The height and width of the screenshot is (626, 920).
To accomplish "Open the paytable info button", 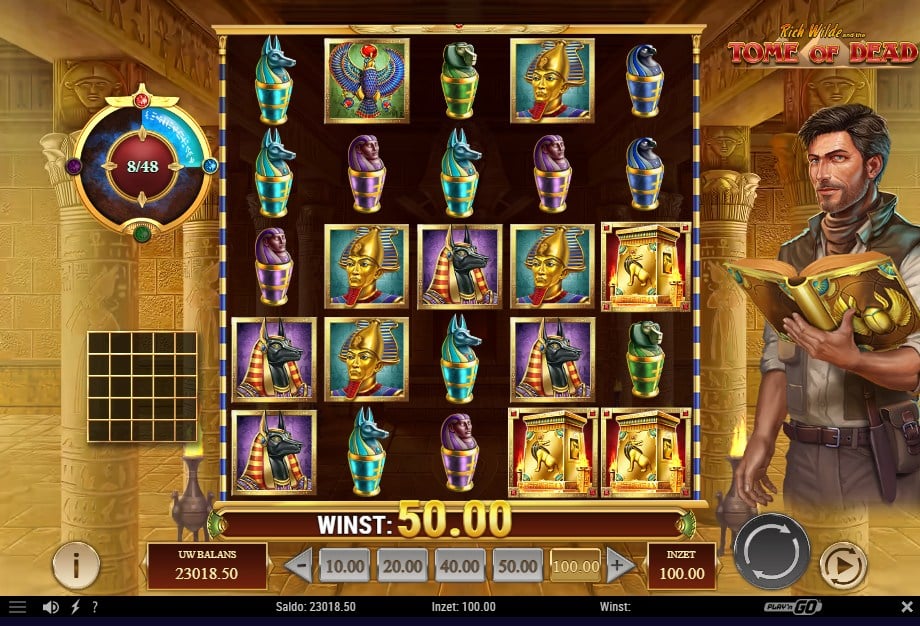I will (76, 566).
